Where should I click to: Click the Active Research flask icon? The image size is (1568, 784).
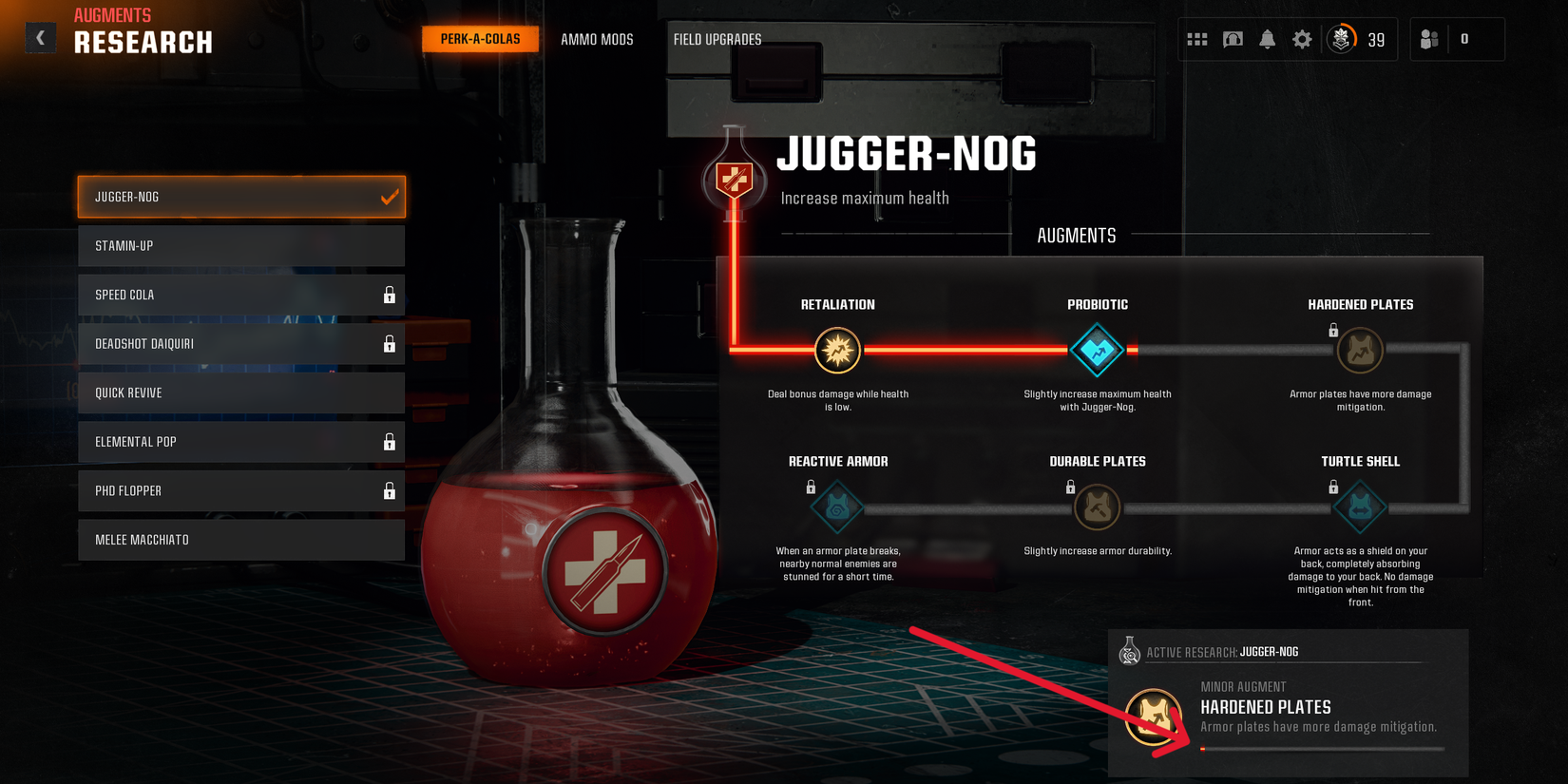point(1130,652)
